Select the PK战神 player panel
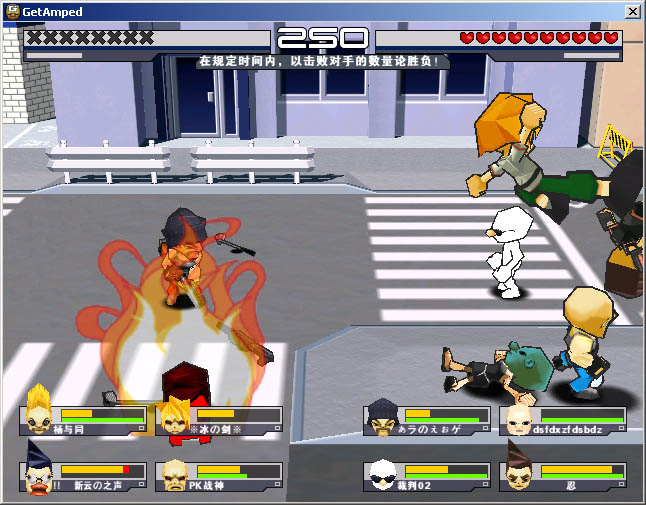646x505 pixels. (x=219, y=476)
